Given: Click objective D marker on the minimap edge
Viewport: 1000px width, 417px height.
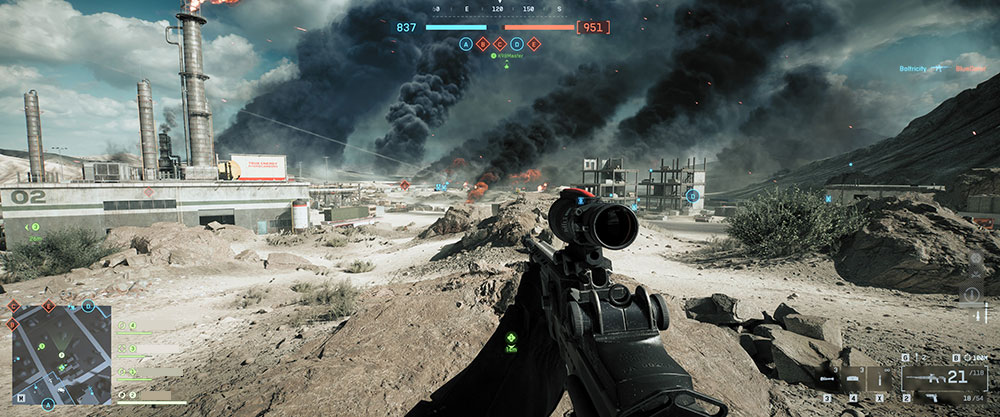Looking at the screenshot, I should (88, 306).
